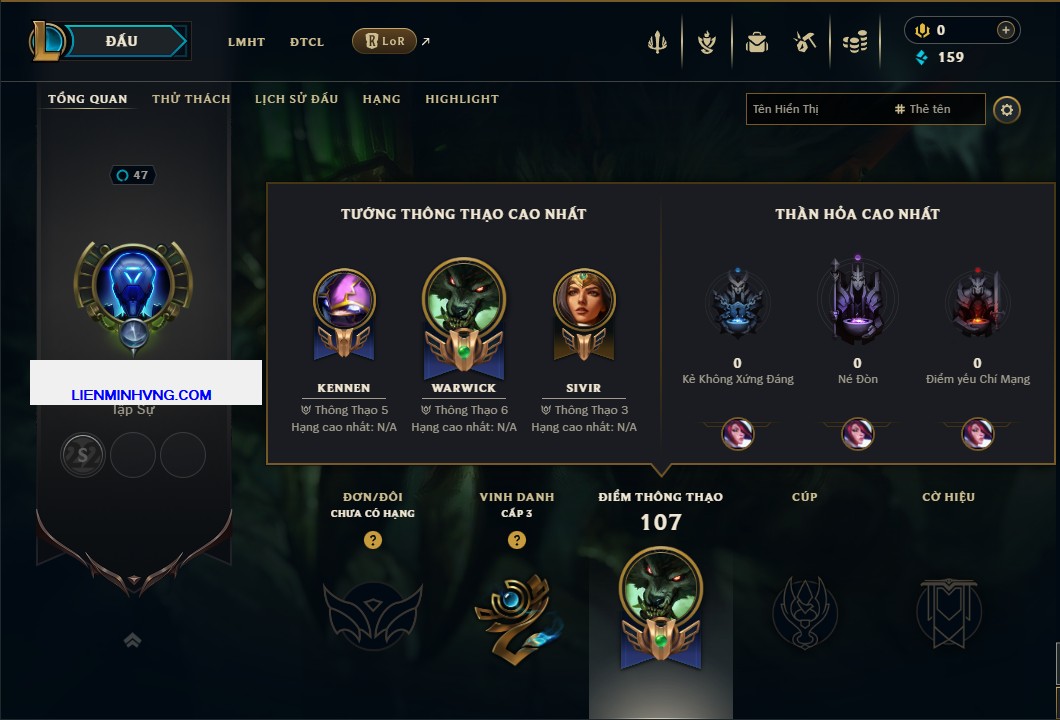Image resolution: width=1060 pixels, height=720 pixels.
Task: Open the Cờ Hiệu banner section
Action: [x=948, y=612]
